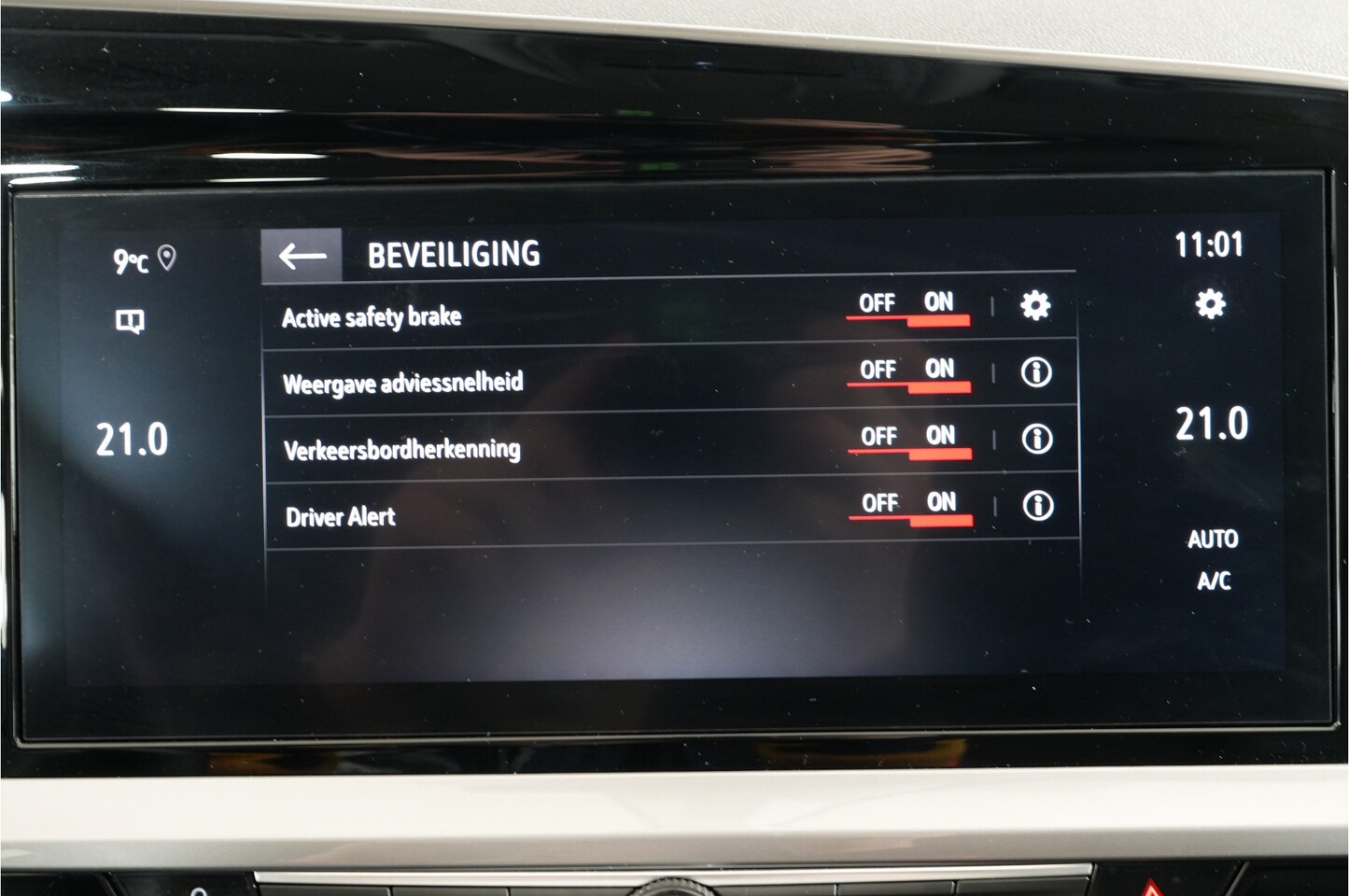Go back using the arrow button
1349x896 pixels.
(302, 255)
